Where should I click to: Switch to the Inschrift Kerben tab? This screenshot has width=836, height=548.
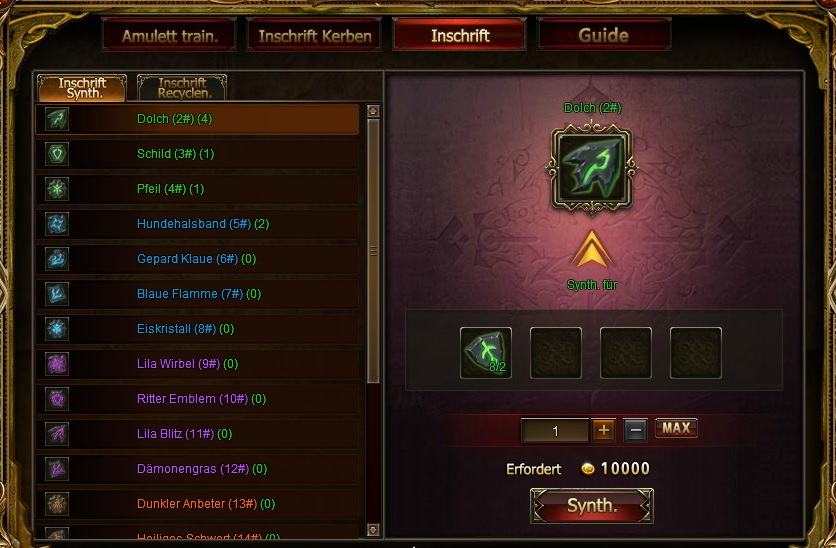coord(314,36)
